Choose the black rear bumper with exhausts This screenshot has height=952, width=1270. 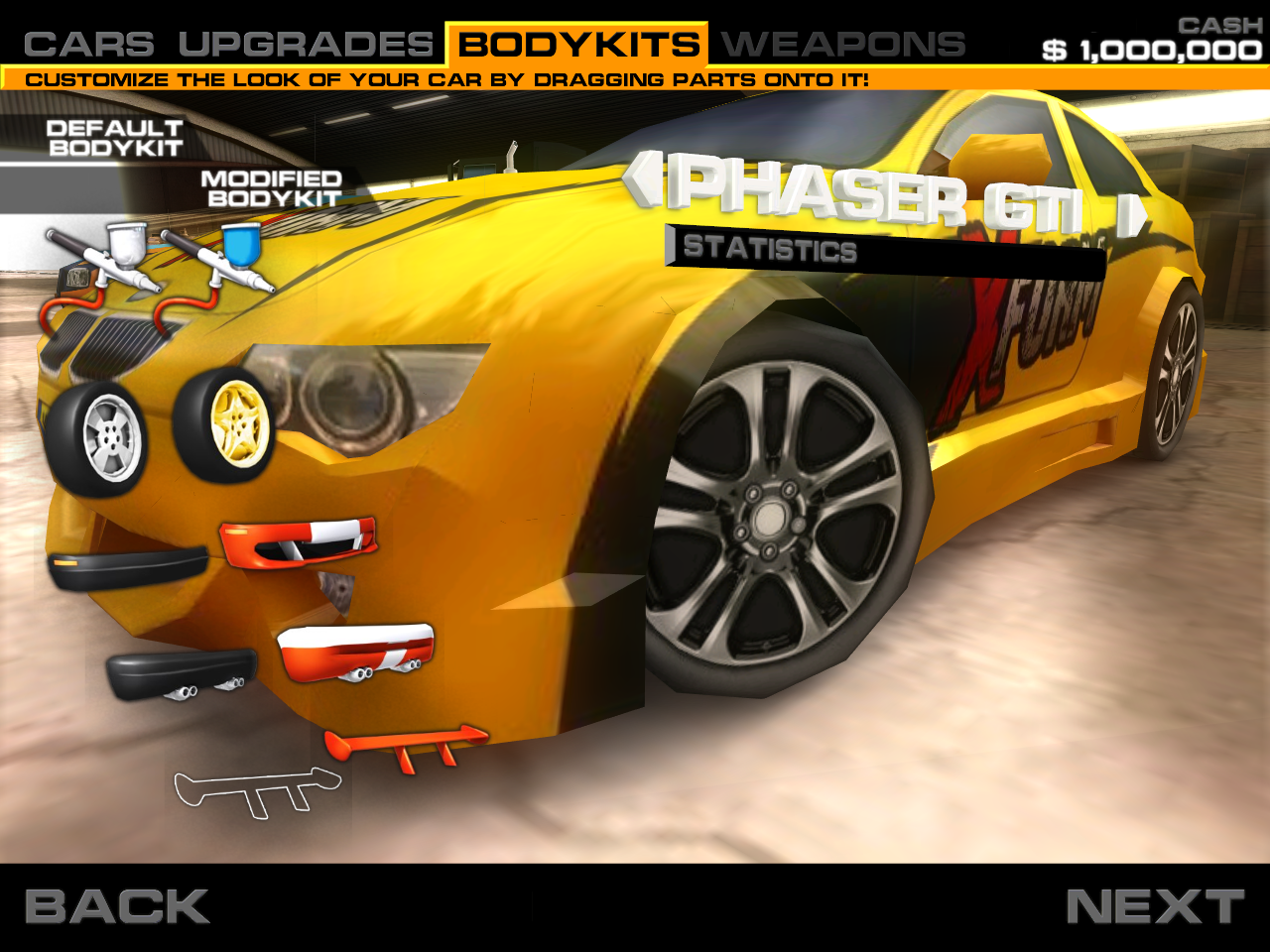(x=184, y=674)
